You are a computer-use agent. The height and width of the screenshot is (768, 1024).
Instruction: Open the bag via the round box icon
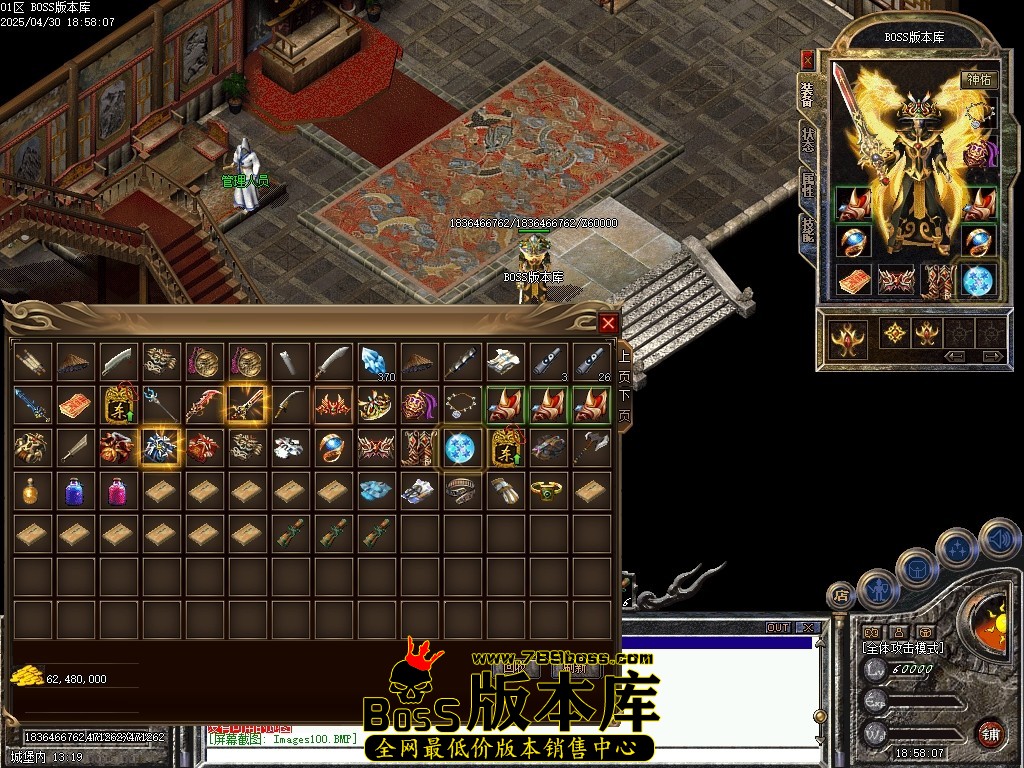point(919,570)
